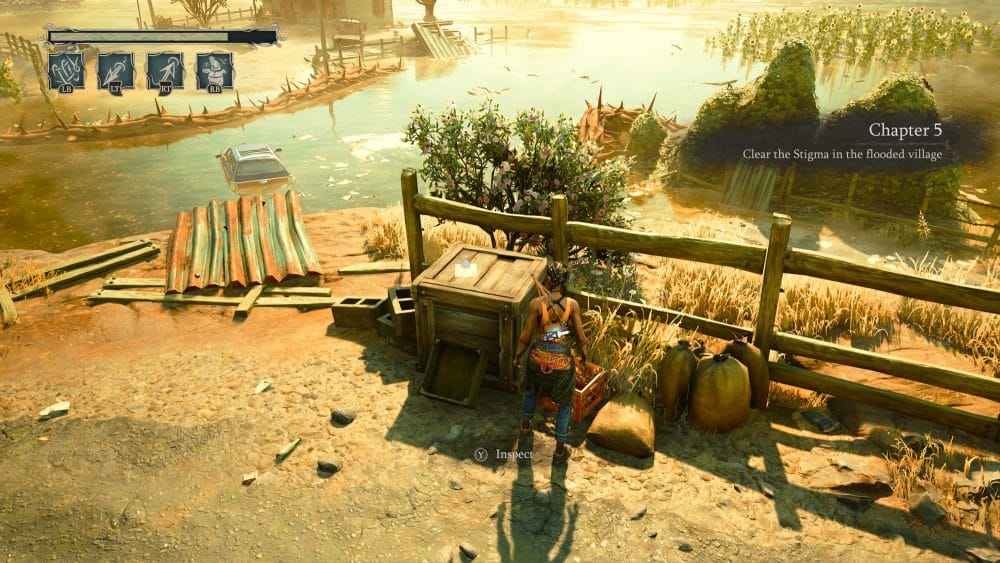Use the harpoon arrow ability icon

165,71
